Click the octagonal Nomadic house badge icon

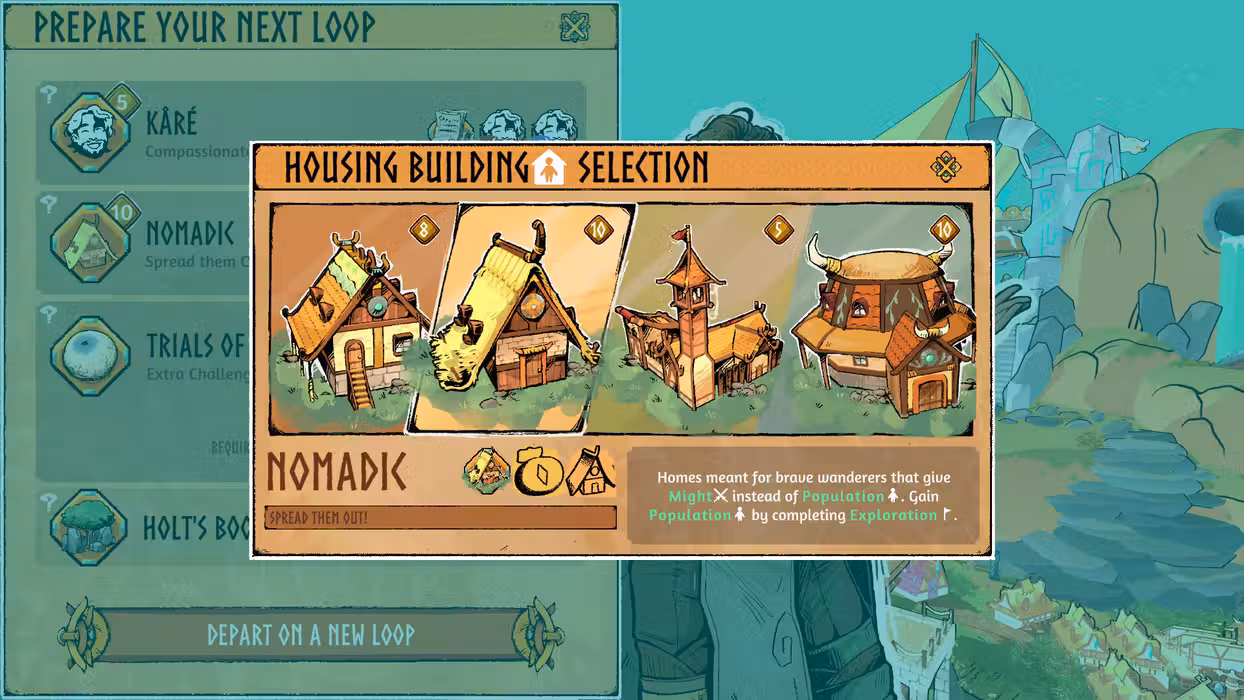(487, 471)
